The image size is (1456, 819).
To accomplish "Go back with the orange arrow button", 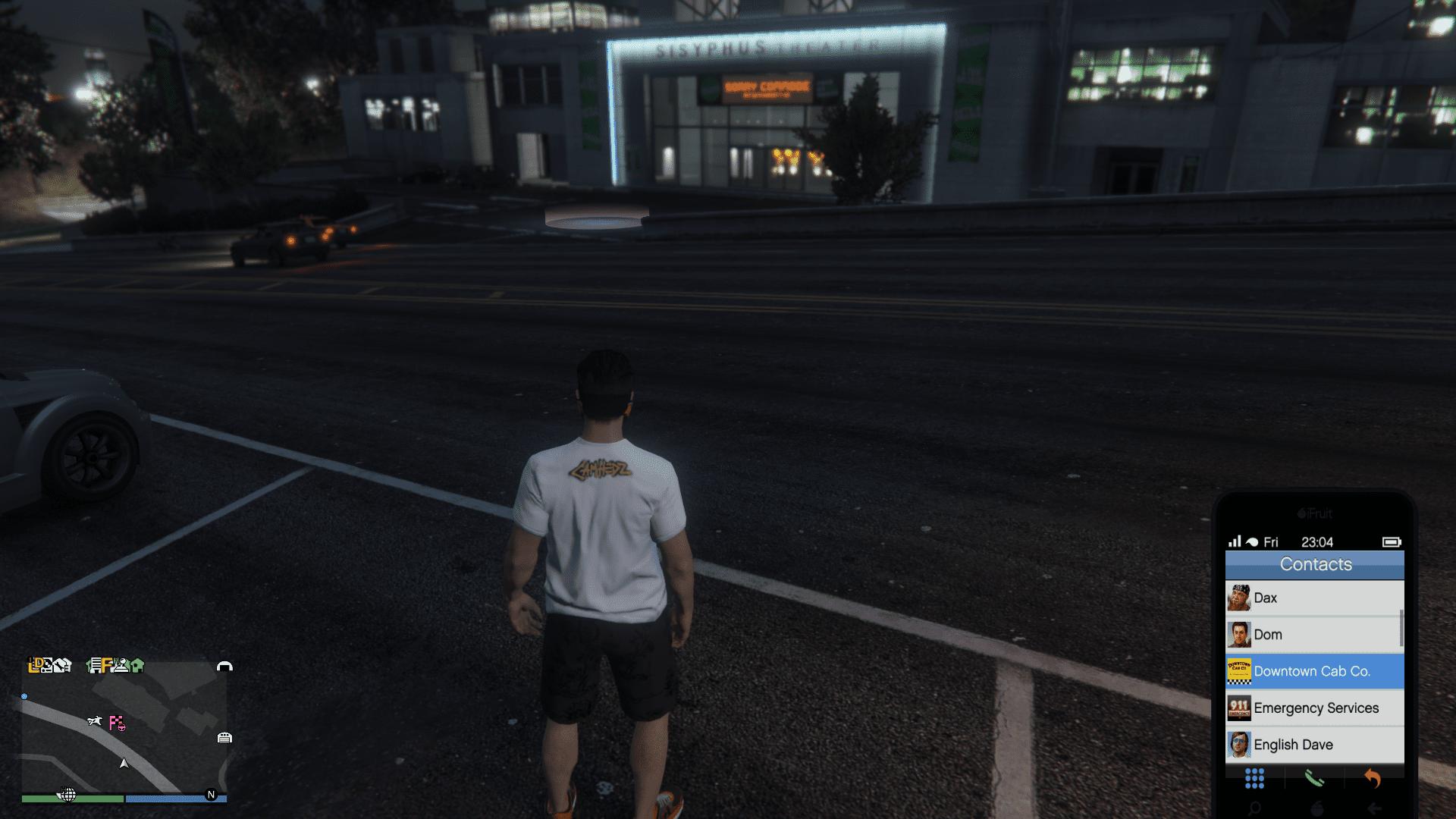I will coord(1373,778).
